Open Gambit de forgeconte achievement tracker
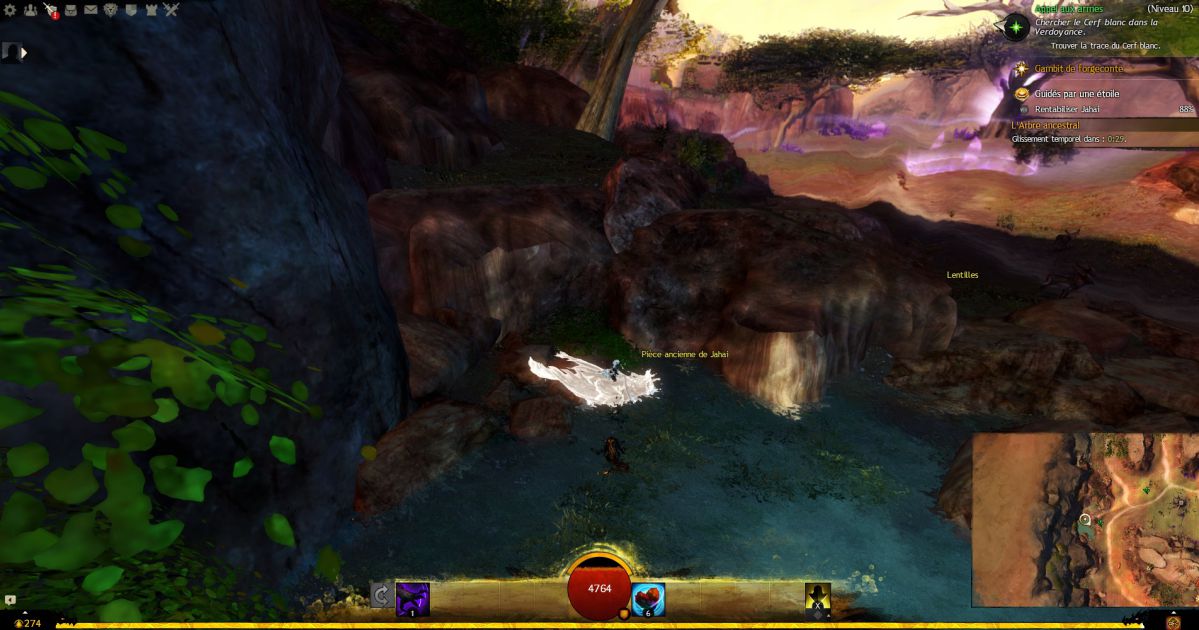 point(1078,68)
